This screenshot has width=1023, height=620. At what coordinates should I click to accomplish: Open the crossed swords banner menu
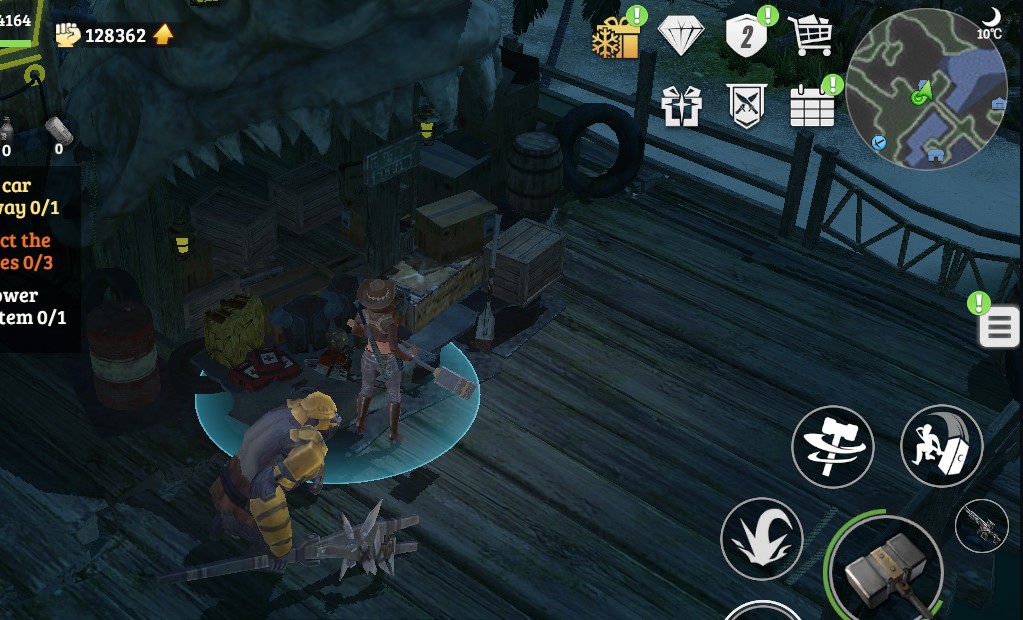(746, 106)
